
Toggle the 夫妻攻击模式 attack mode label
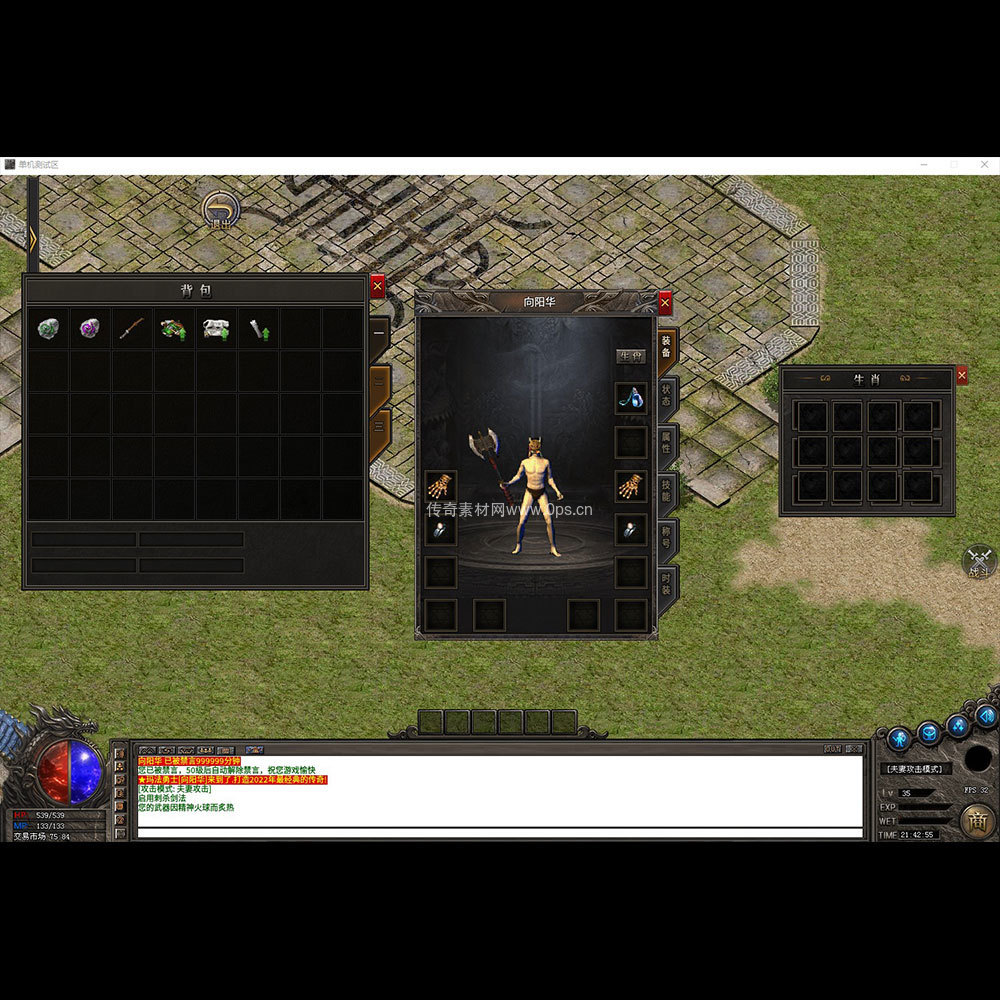tap(916, 769)
